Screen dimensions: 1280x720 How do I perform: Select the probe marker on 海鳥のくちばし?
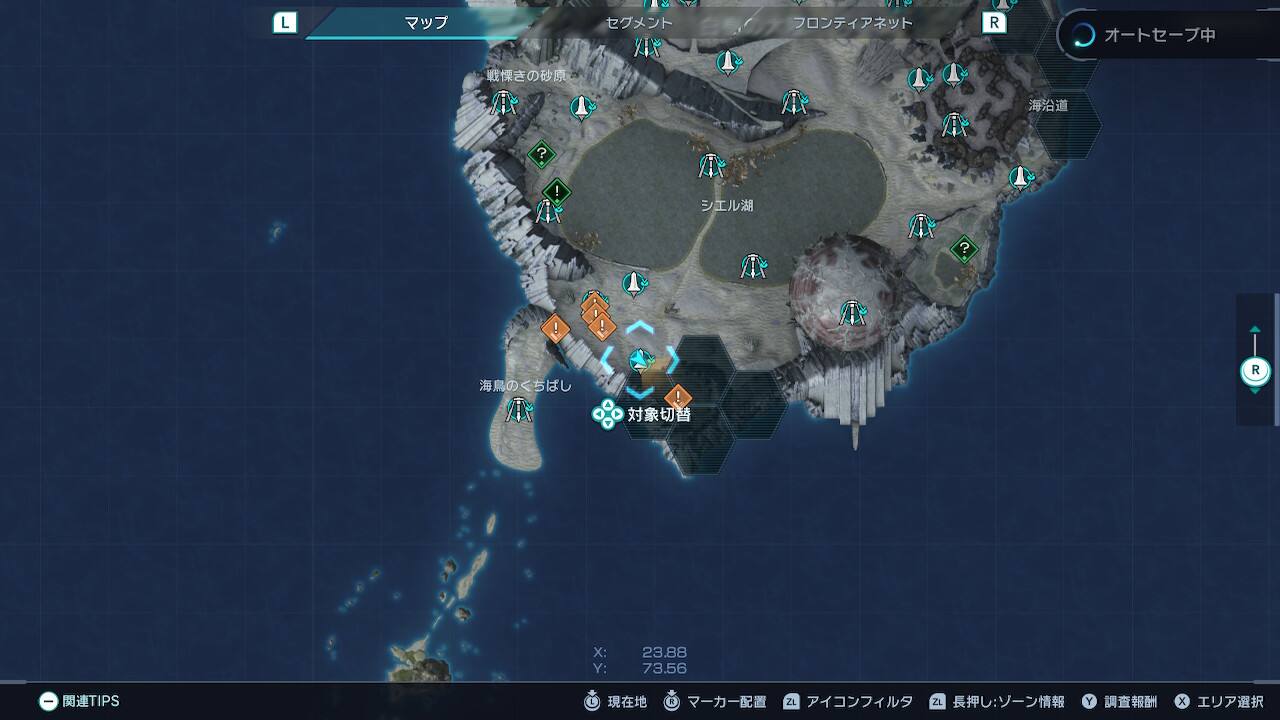(x=518, y=409)
